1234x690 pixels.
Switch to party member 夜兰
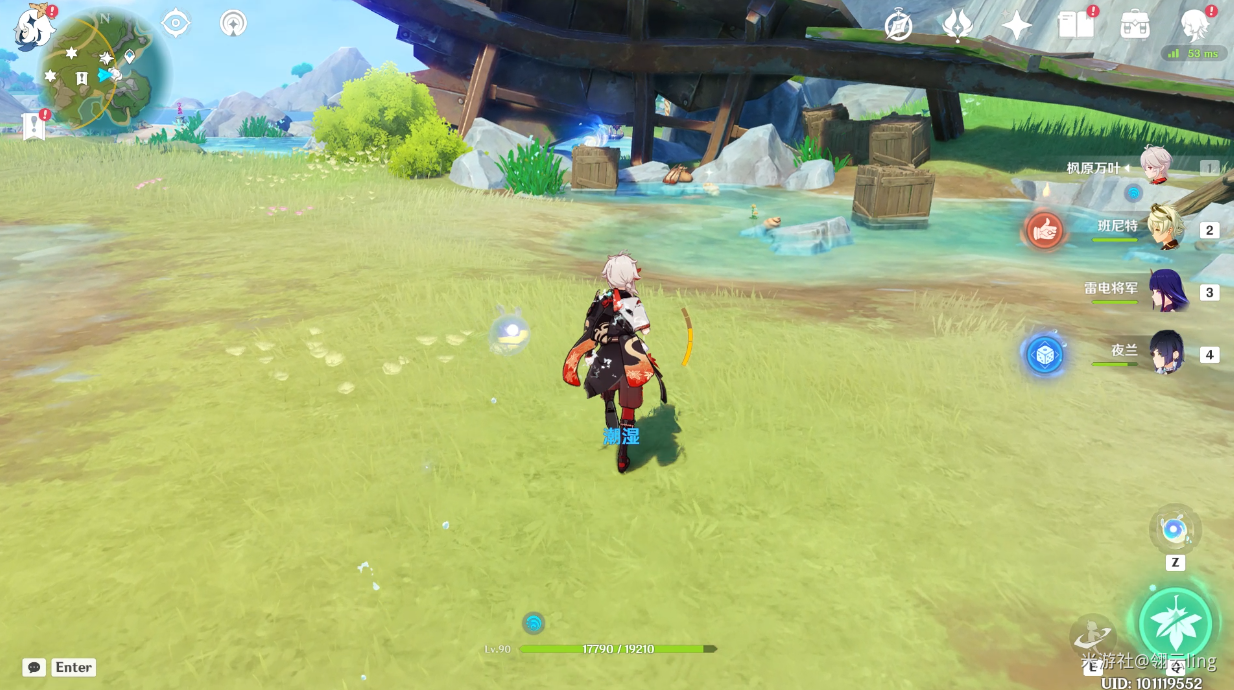[1166, 353]
